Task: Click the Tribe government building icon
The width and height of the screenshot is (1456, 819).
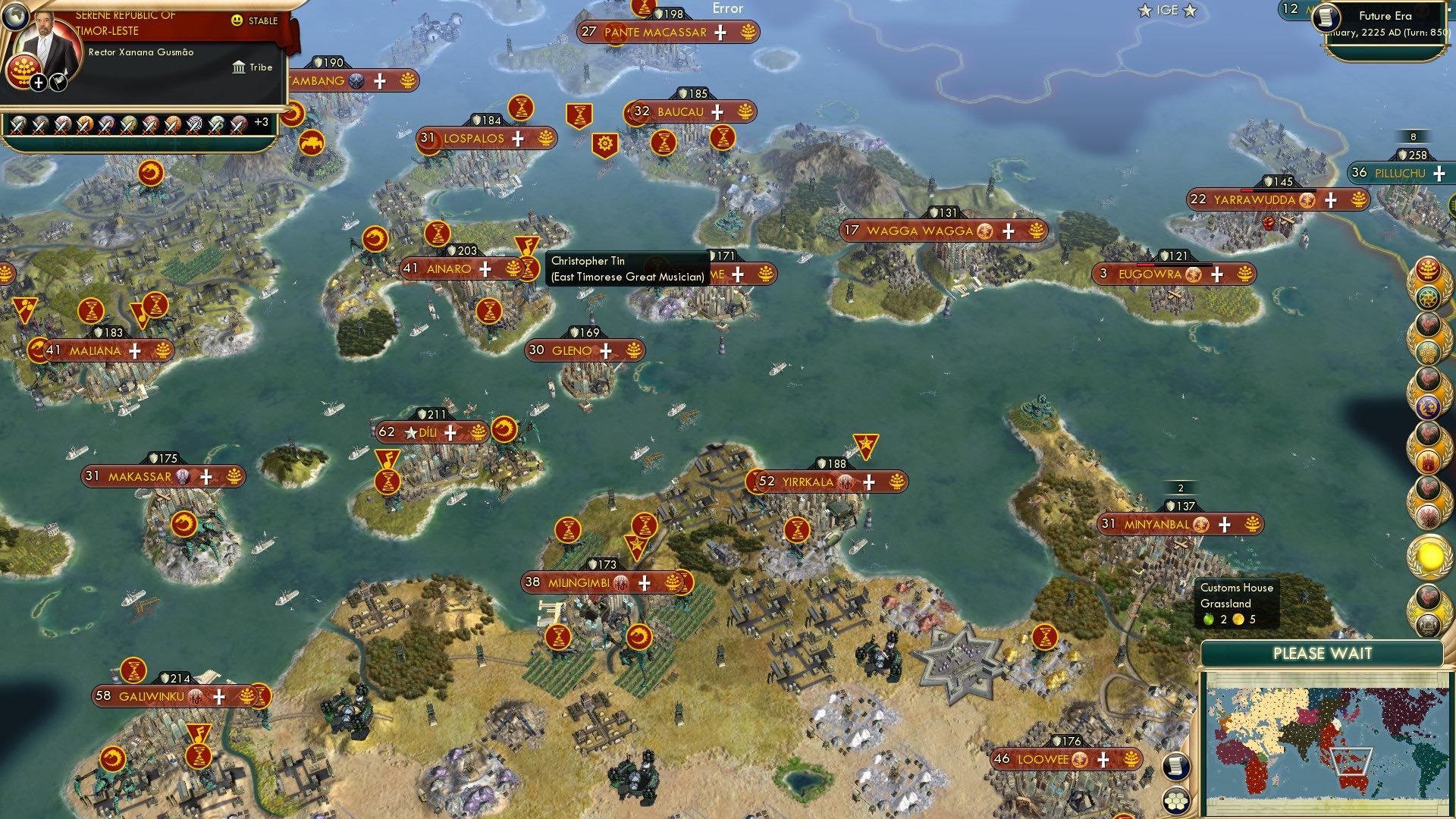Action: [240, 67]
